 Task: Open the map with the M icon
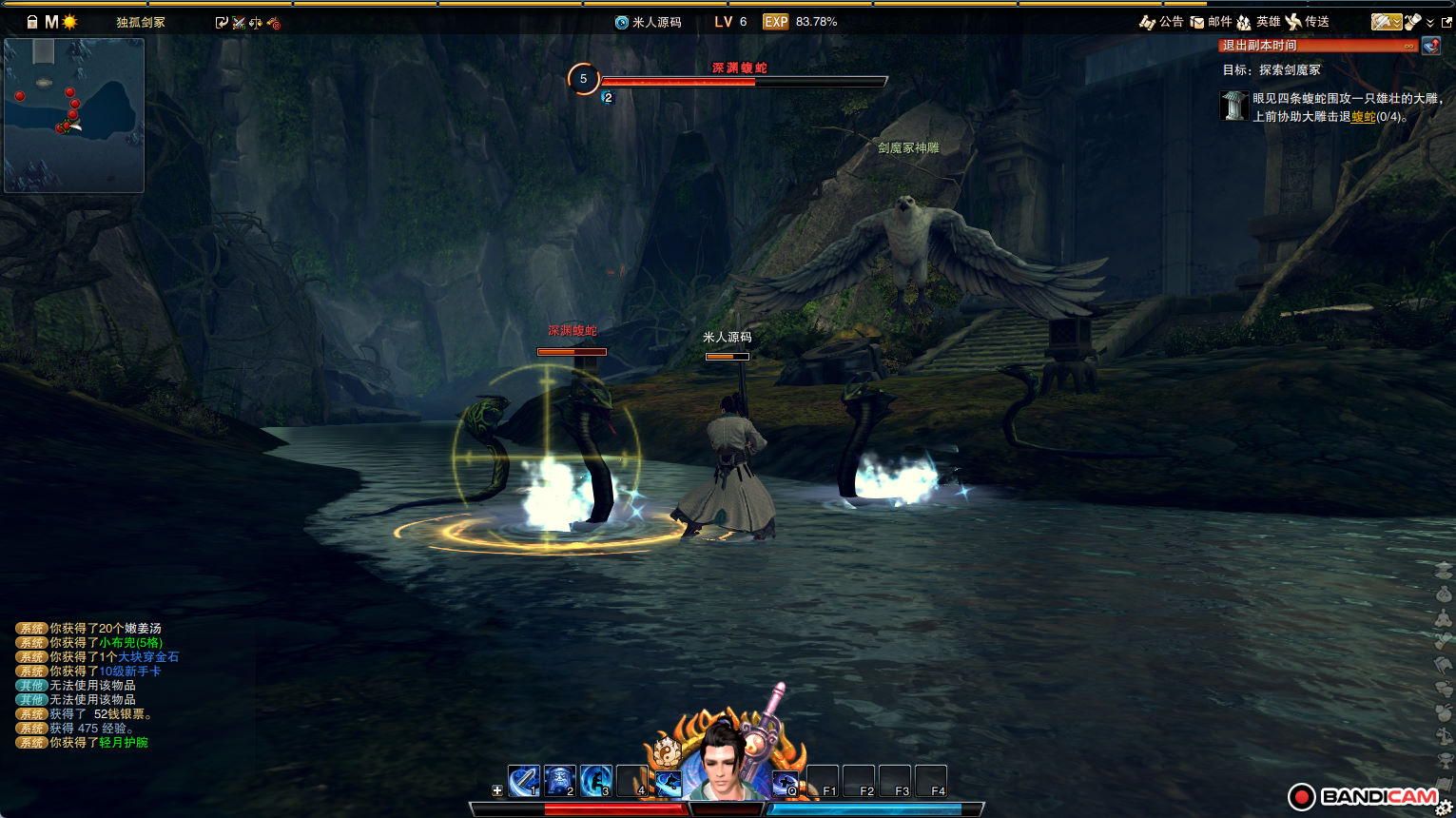tap(51, 22)
